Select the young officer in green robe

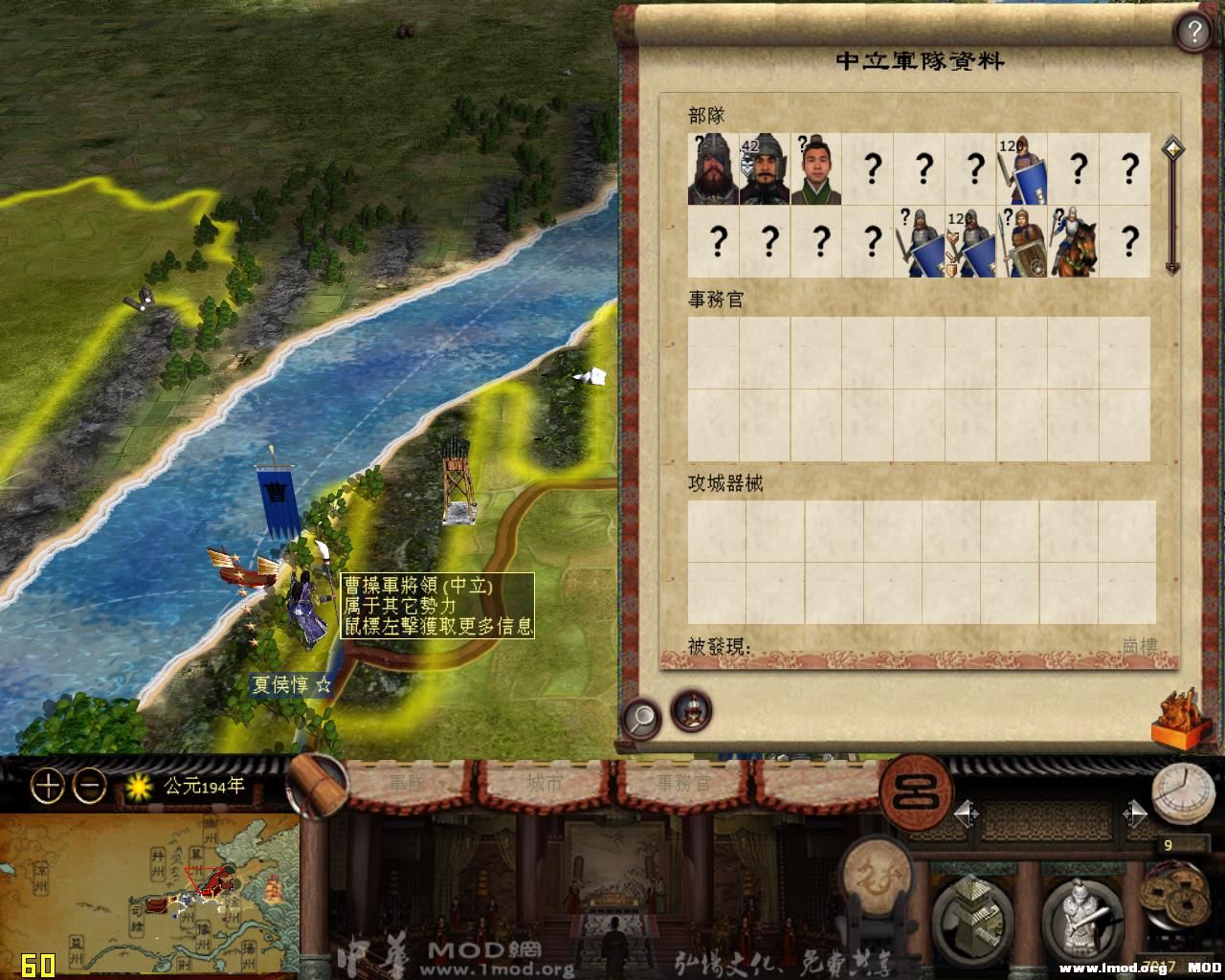click(816, 169)
